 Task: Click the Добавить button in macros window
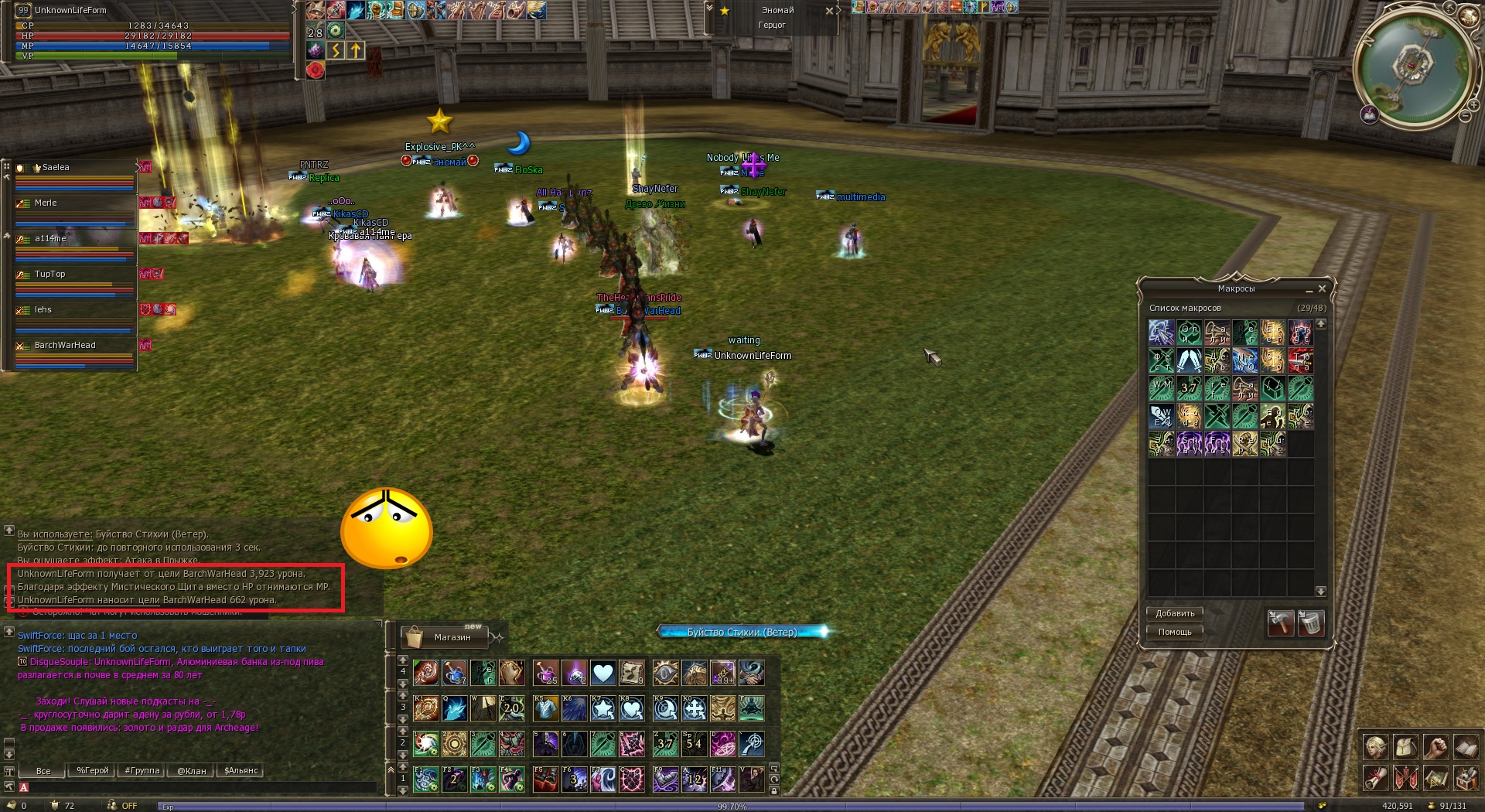pyautogui.click(x=1174, y=613)
